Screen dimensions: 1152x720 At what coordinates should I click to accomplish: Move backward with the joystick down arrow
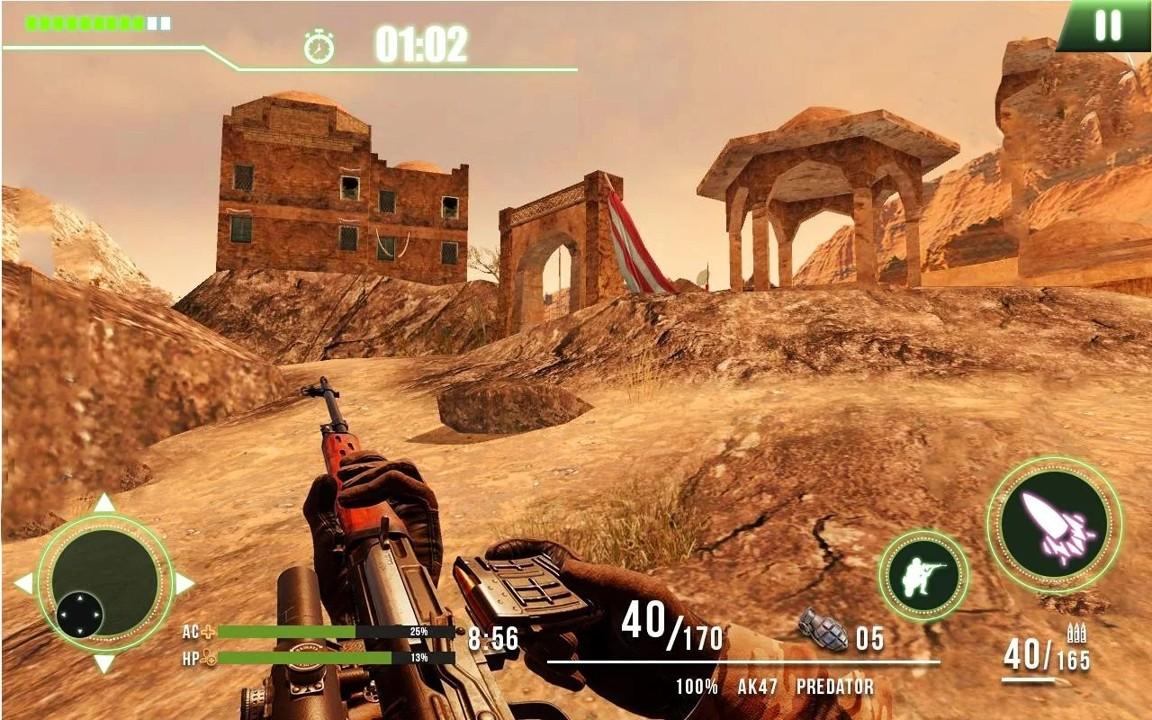[x=104, y=664]
